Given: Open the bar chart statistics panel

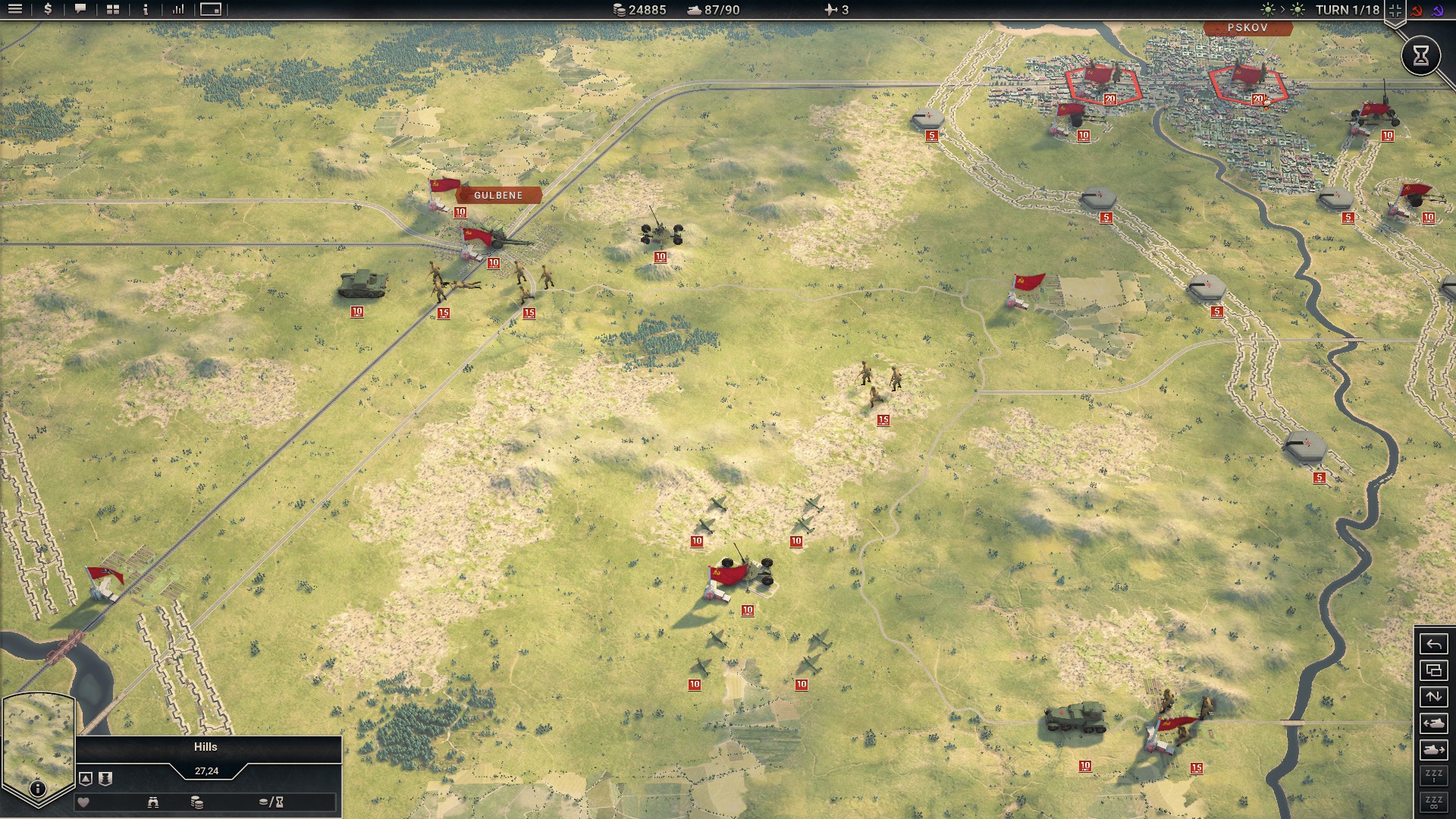Looking at the screenshot, I should [x=178, y=10].
